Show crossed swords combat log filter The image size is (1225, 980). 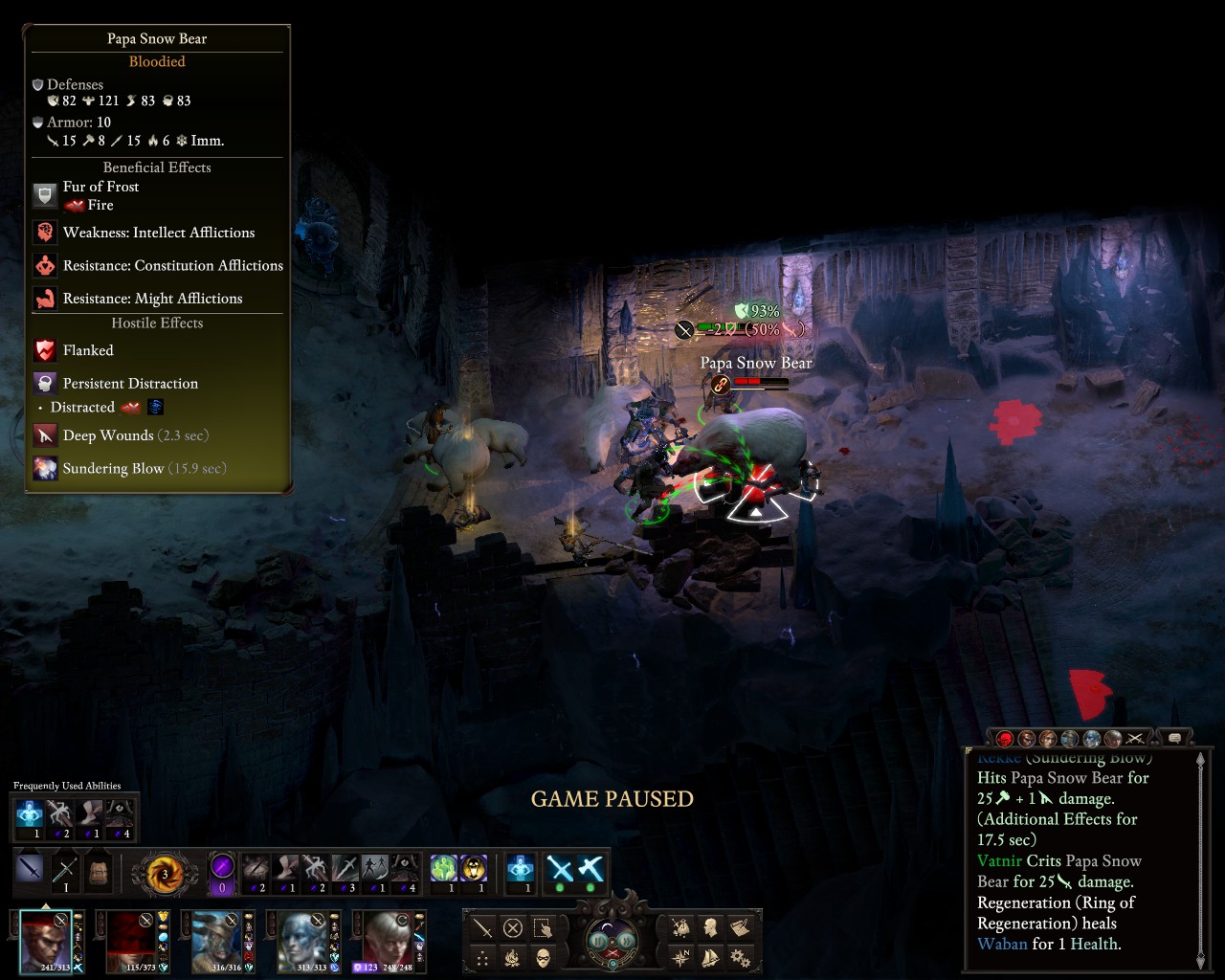[1135, 738]
